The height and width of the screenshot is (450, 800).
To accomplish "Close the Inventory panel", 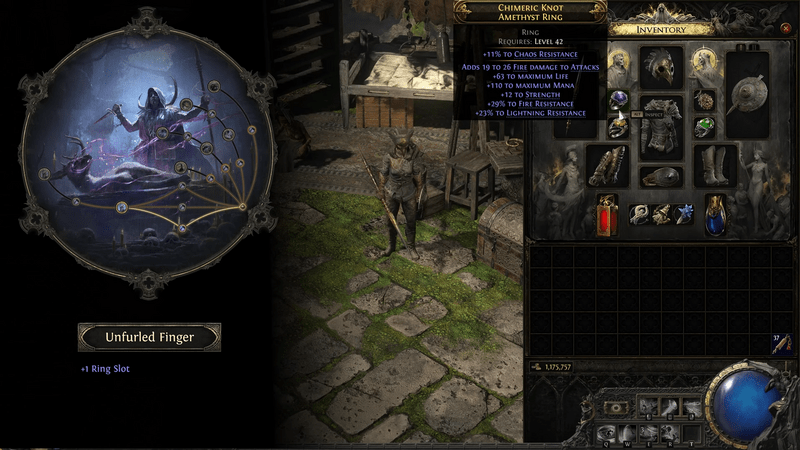I will [786, 29].
